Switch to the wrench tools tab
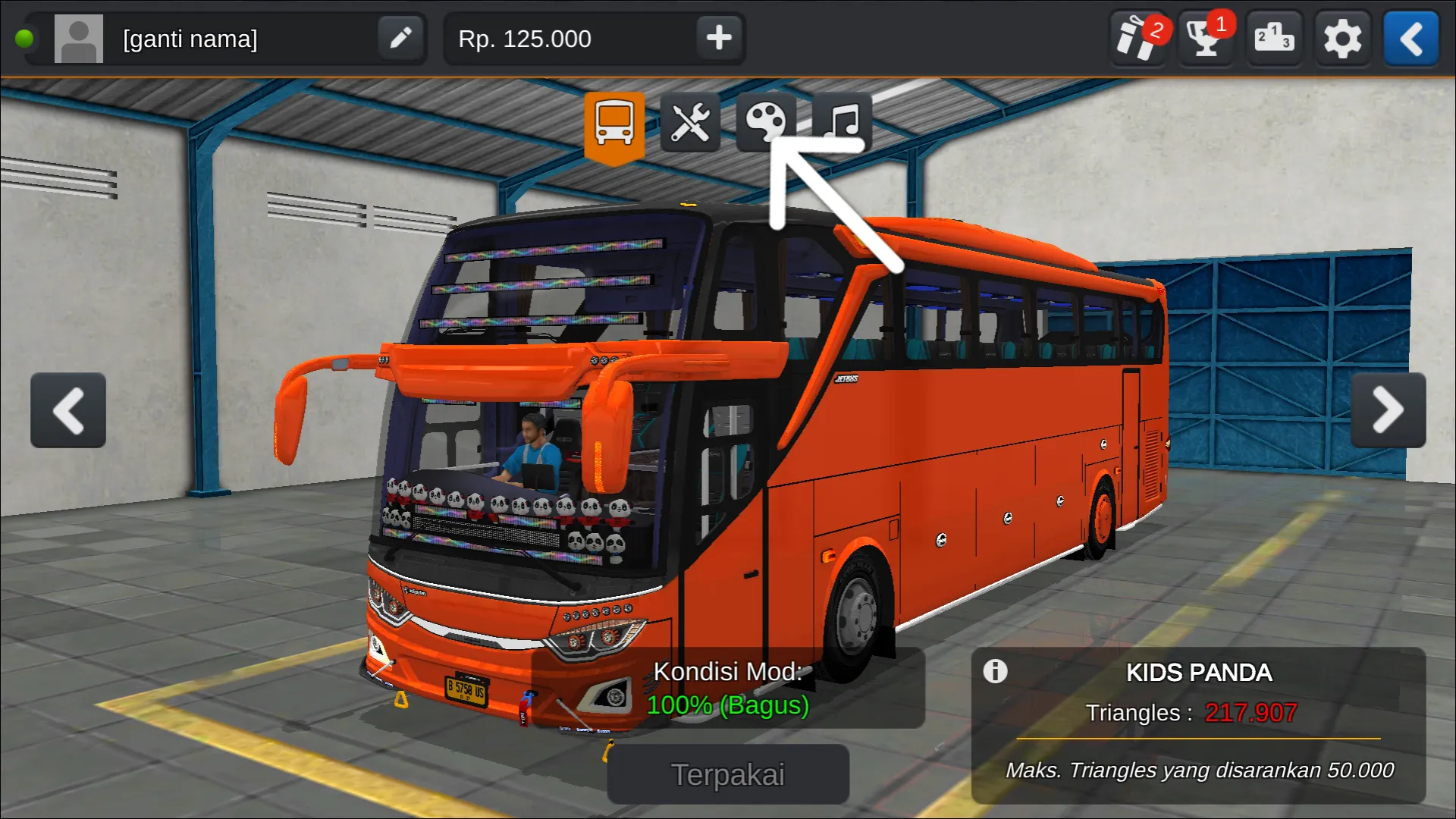This screenshot has width=1456, height=819. (x=690, y=123)
